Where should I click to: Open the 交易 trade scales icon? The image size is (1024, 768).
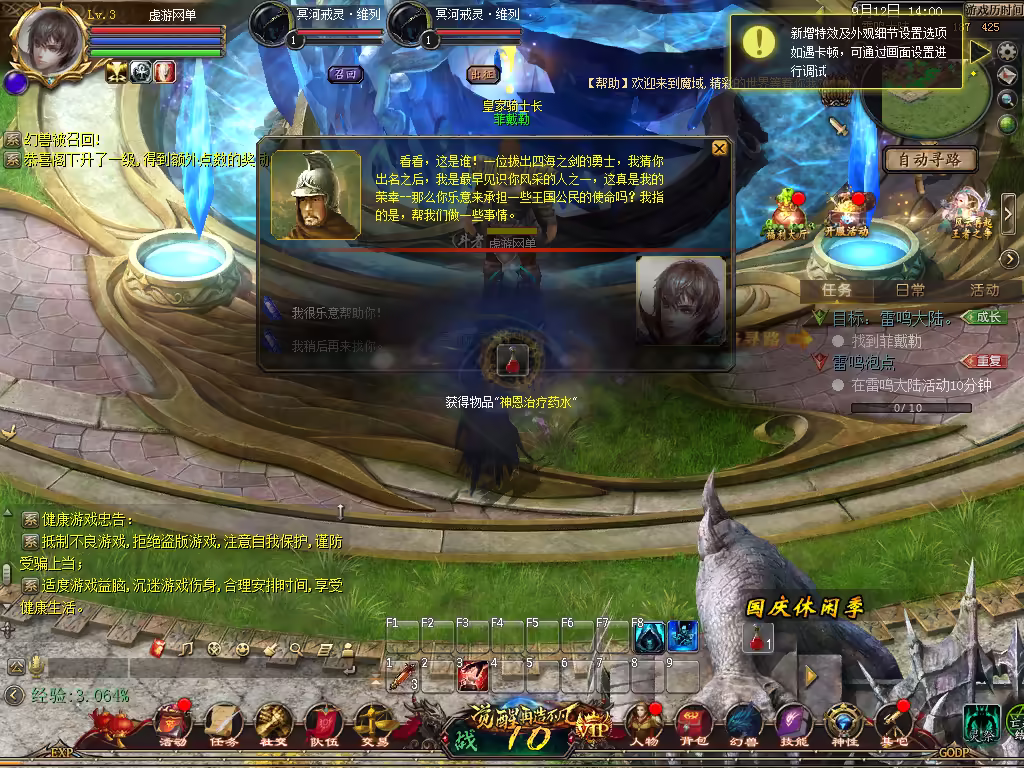(375, 724)
